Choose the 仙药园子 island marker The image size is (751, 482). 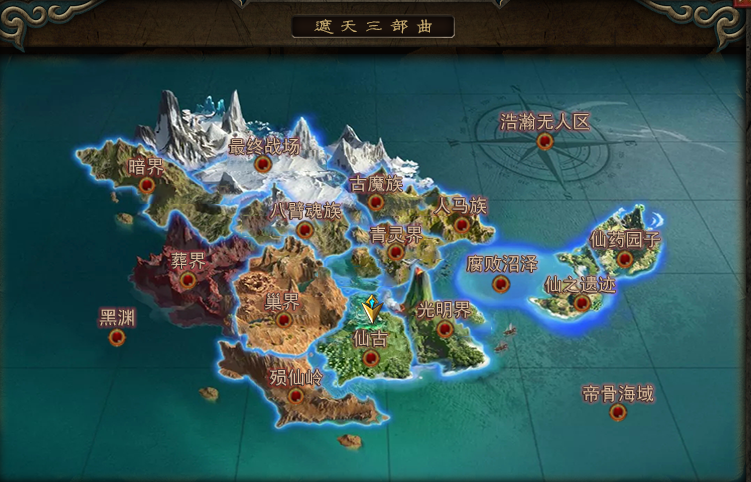pyautogui.click(x=625, y=258)
